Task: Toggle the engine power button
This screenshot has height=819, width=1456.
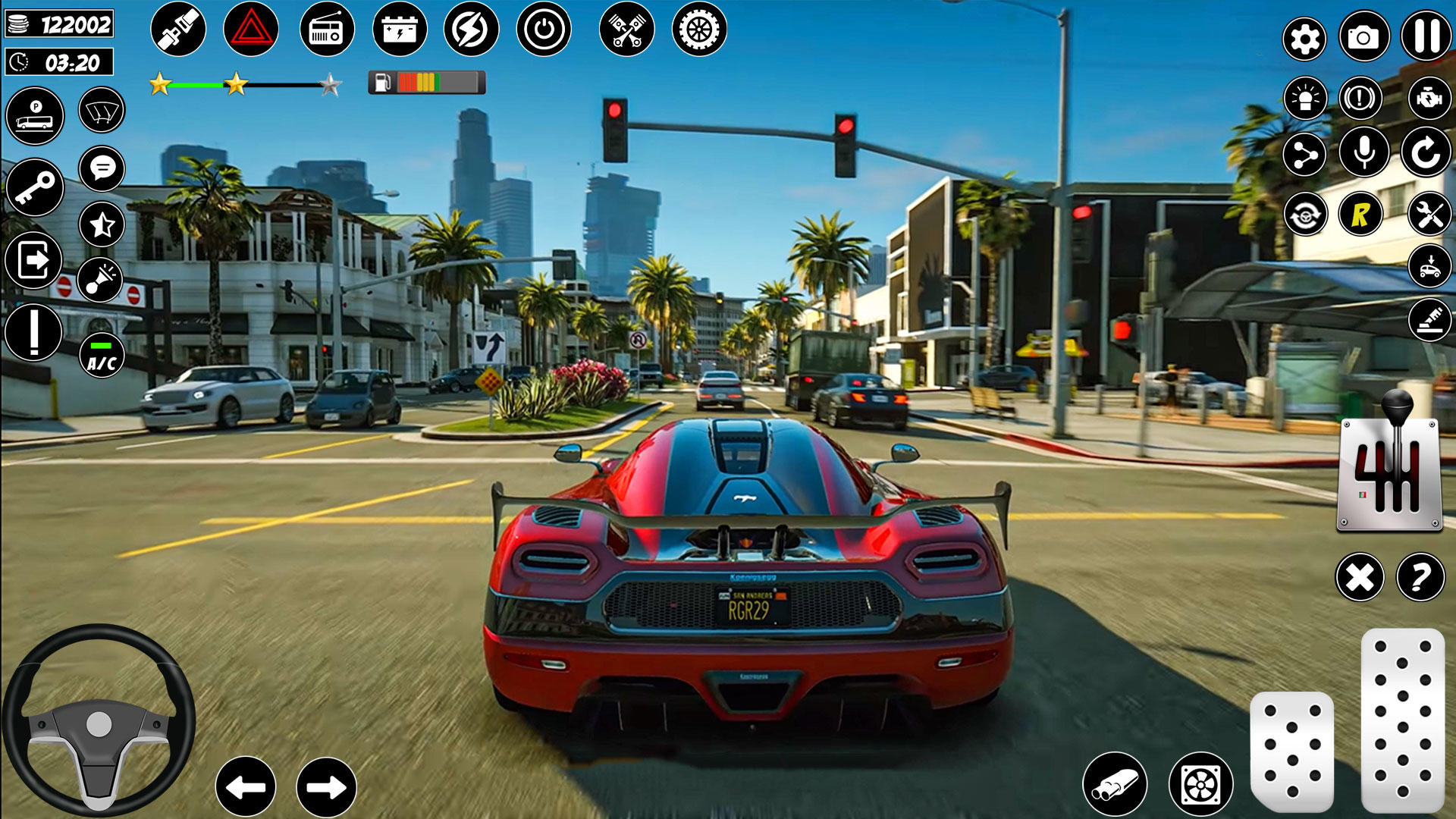Action: click(544, 30)
